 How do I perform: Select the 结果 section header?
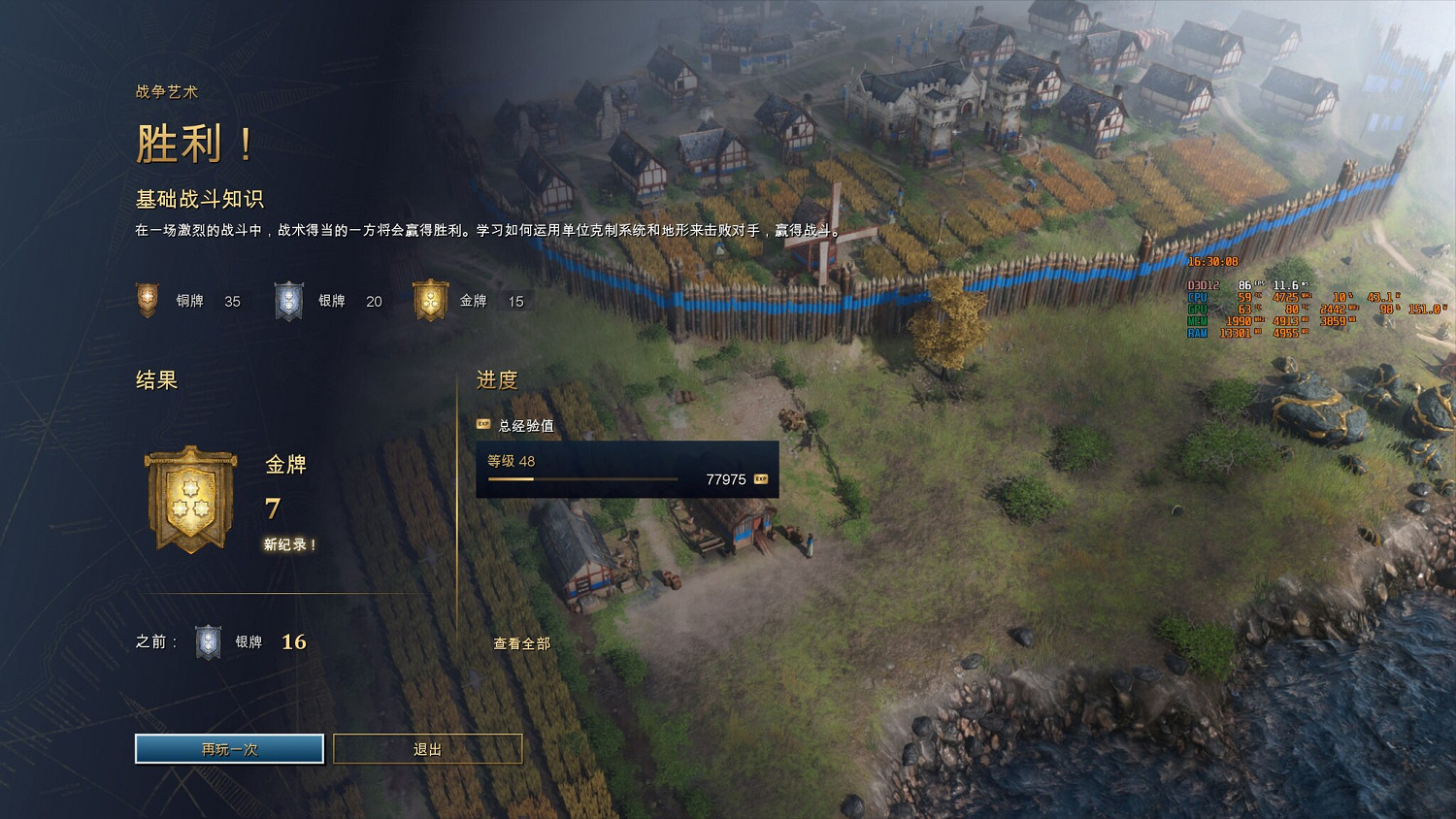click(x=155, y=380)
